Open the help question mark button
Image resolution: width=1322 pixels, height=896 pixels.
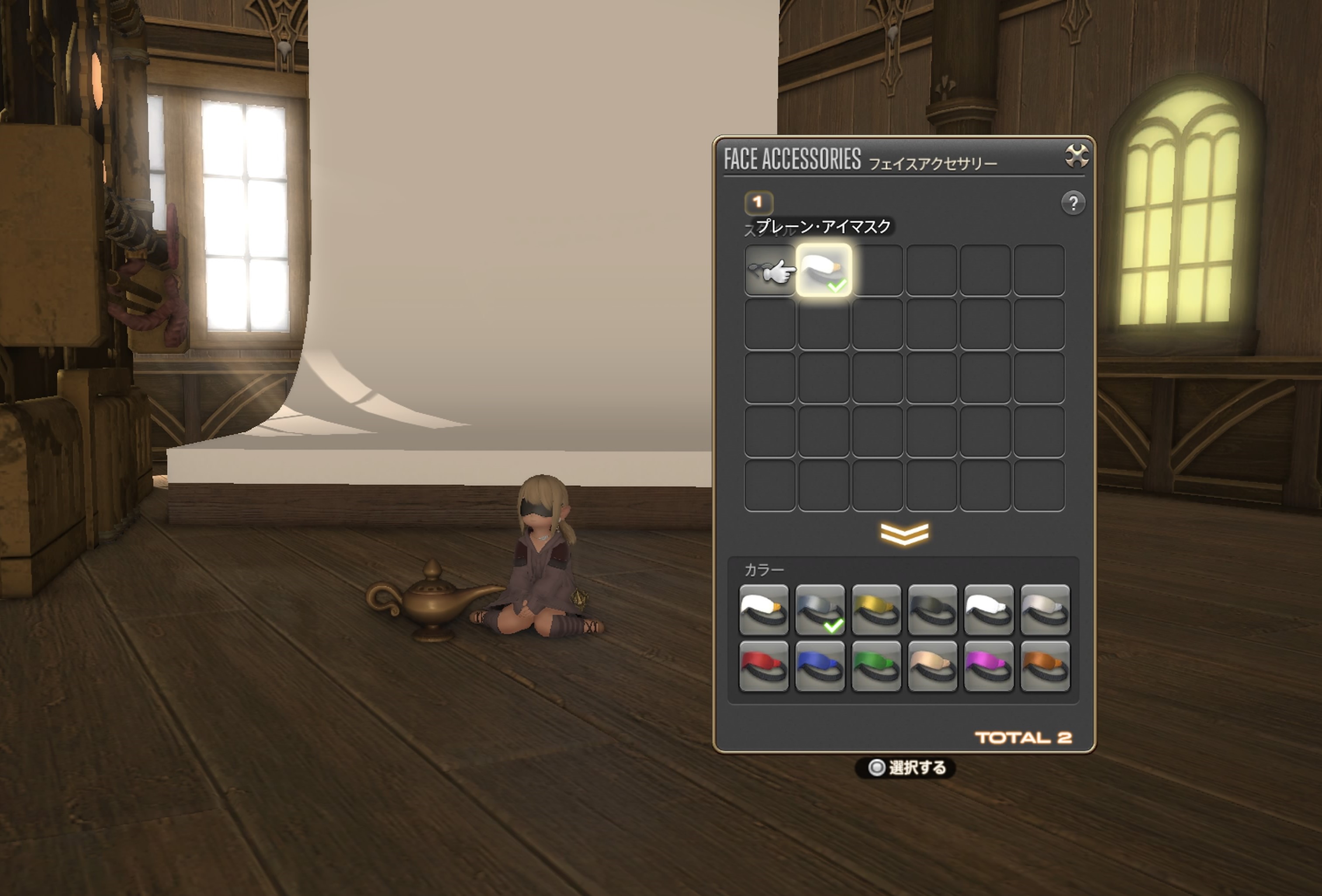click(1073, 203)
